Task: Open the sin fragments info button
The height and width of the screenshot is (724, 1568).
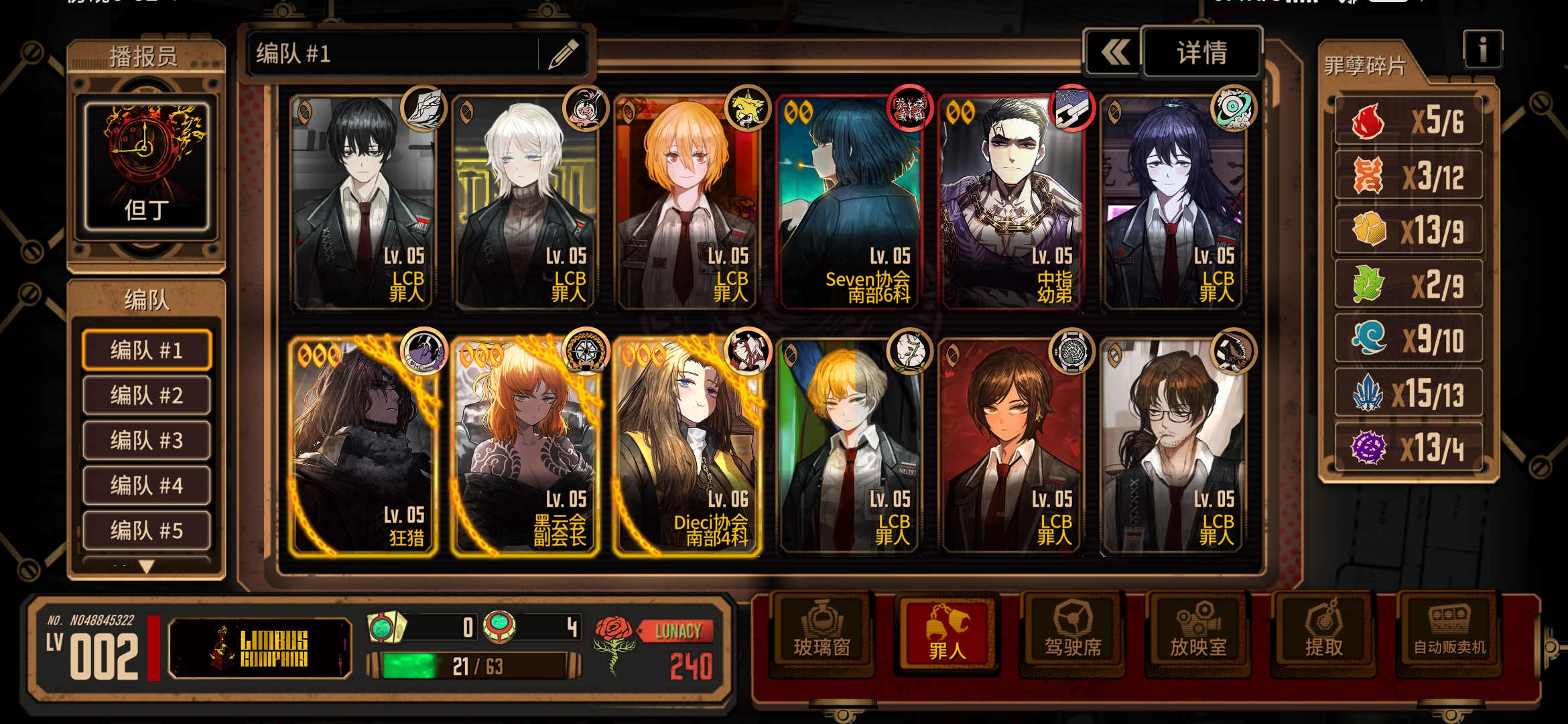Action: click(x=1482, y=50)
